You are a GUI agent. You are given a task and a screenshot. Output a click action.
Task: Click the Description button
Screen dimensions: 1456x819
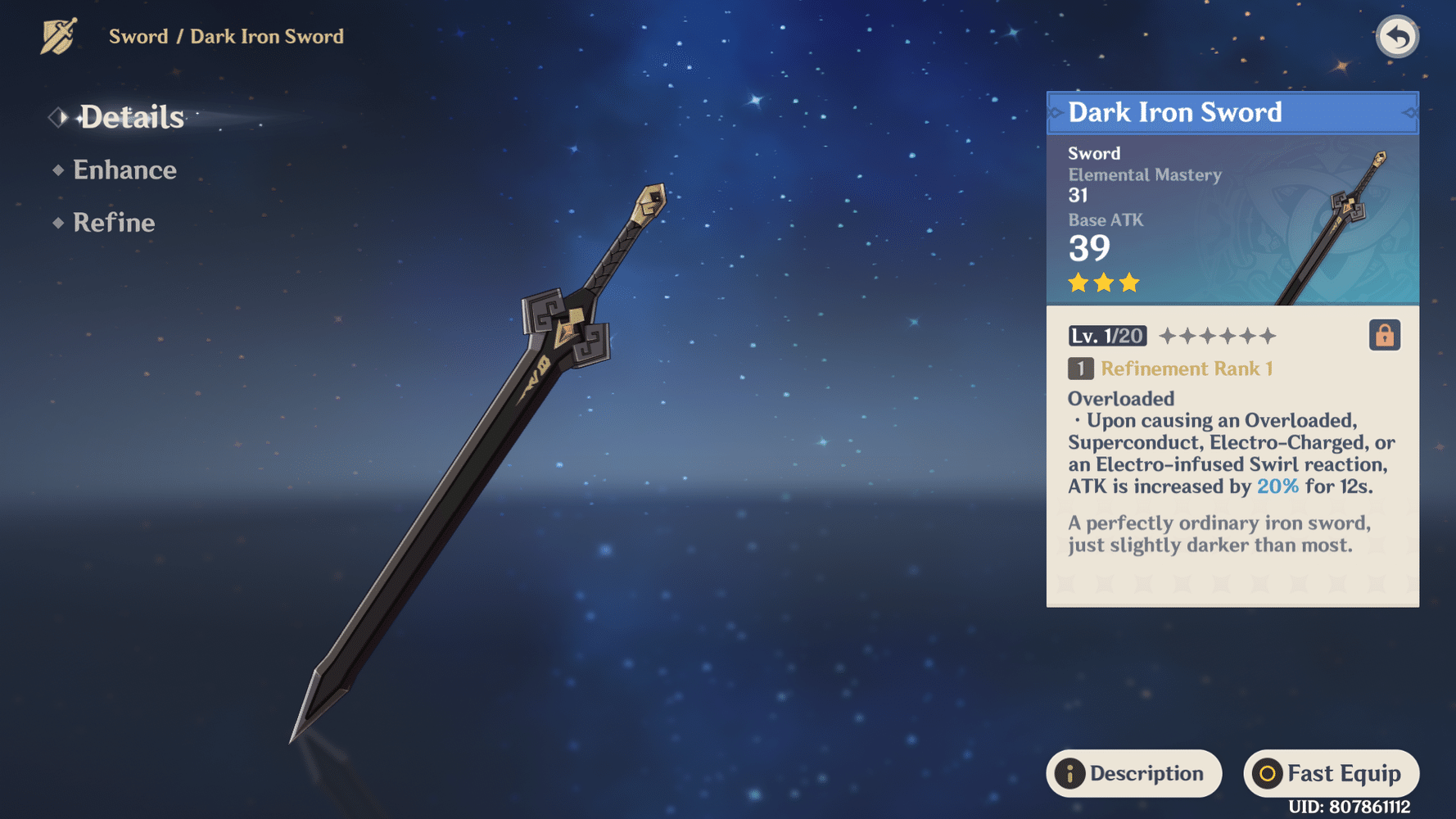[x=1134, y=772]
